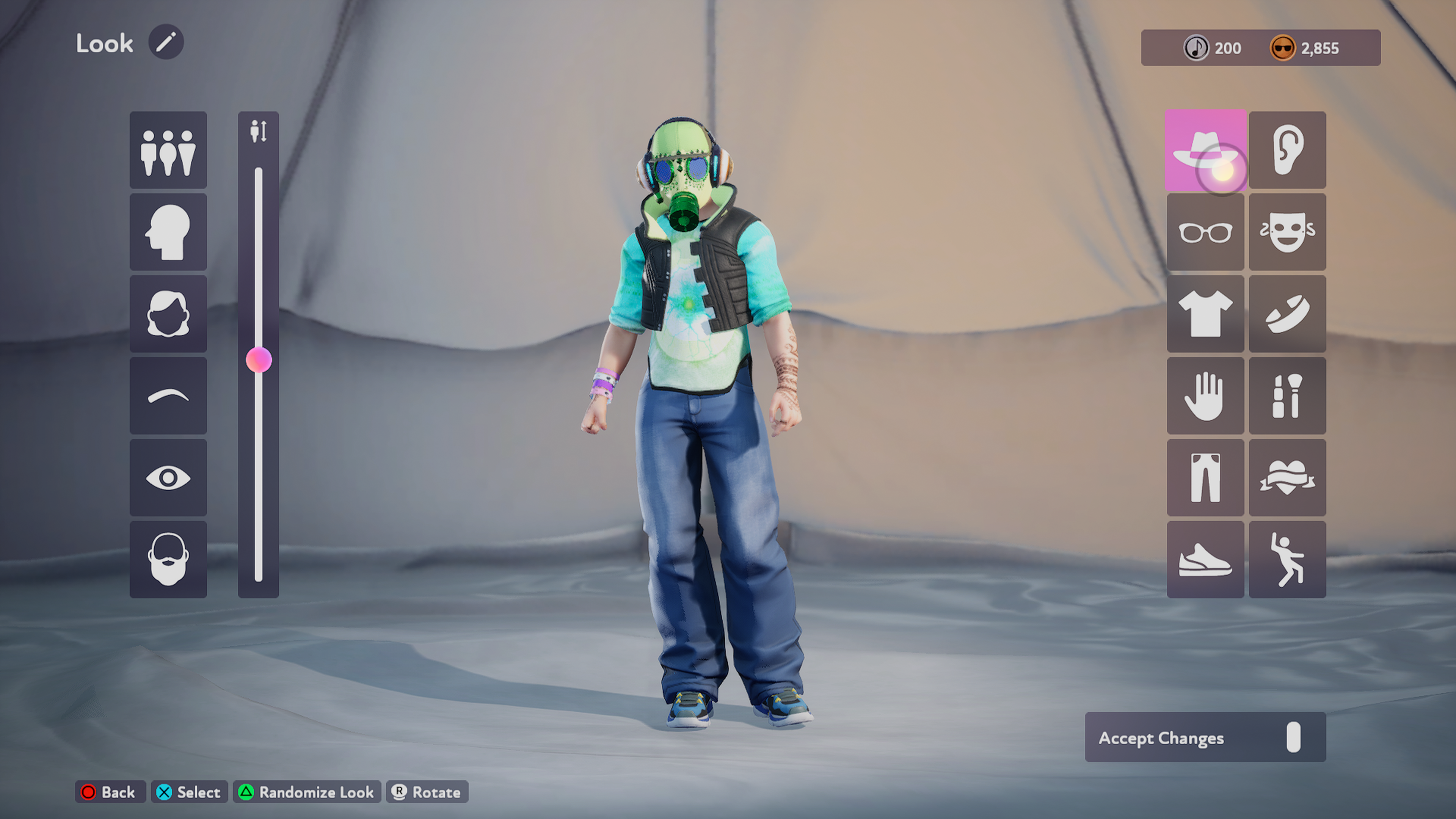Open the theater mask category
Viewport: 1456px width, 819px height.
pyautogui.click(x=1287, y=232)
